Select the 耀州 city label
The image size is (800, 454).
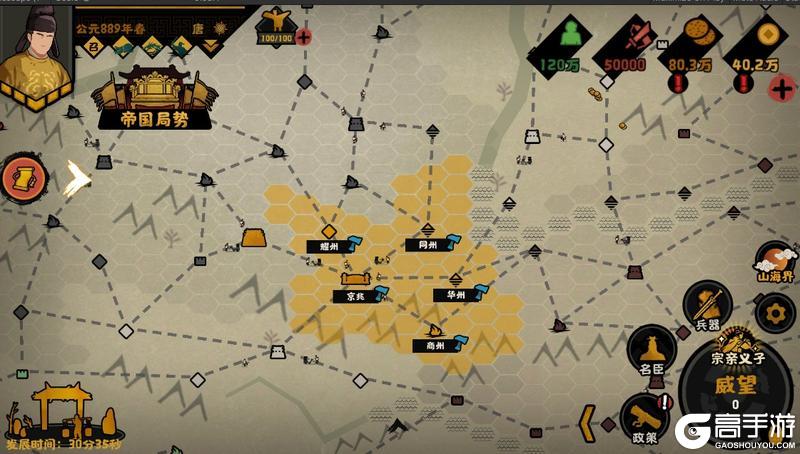[x=332, y=245]
